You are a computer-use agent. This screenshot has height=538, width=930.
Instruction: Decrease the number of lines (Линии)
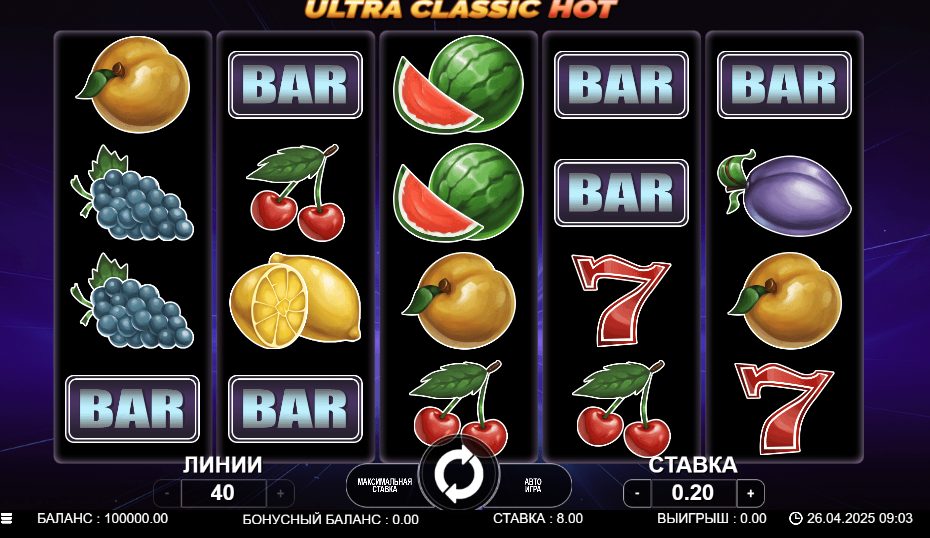[167, 493]
